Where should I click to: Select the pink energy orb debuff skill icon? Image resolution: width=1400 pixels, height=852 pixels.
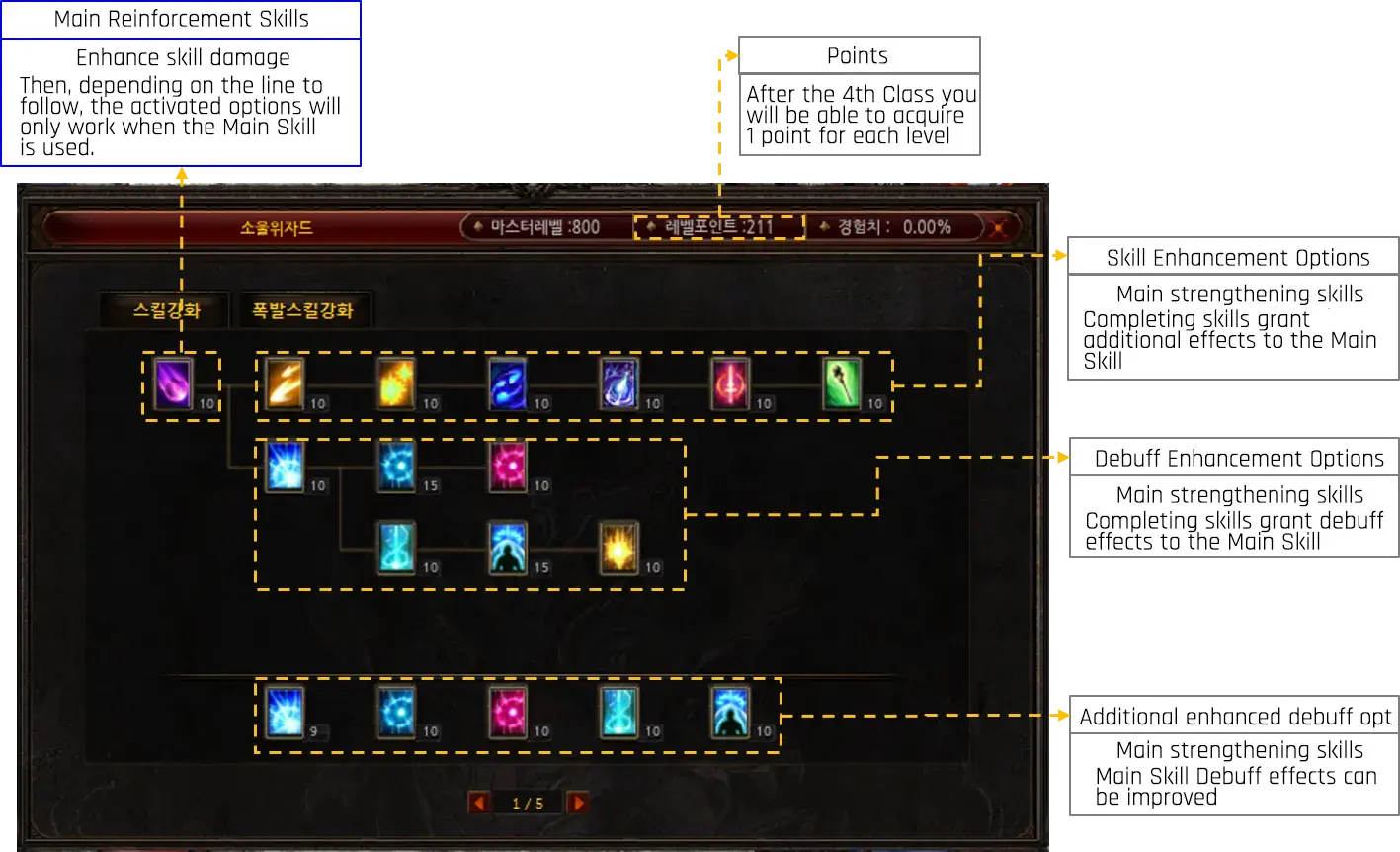pyautogui.click(x=509, y=468)
